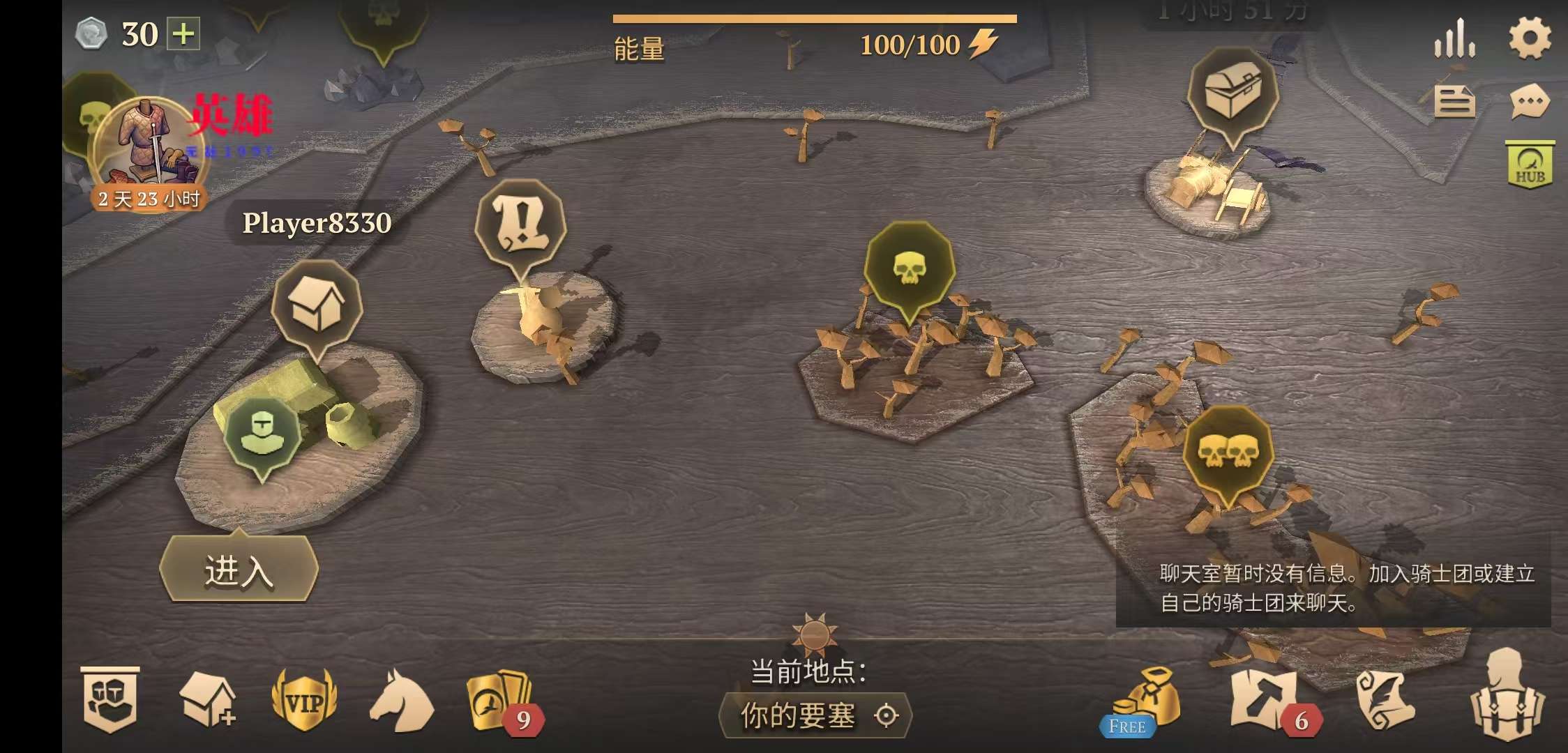This screenshot has width=1568, height=753.
Task: Open the HUB banner
Action: coord(1530,165)
